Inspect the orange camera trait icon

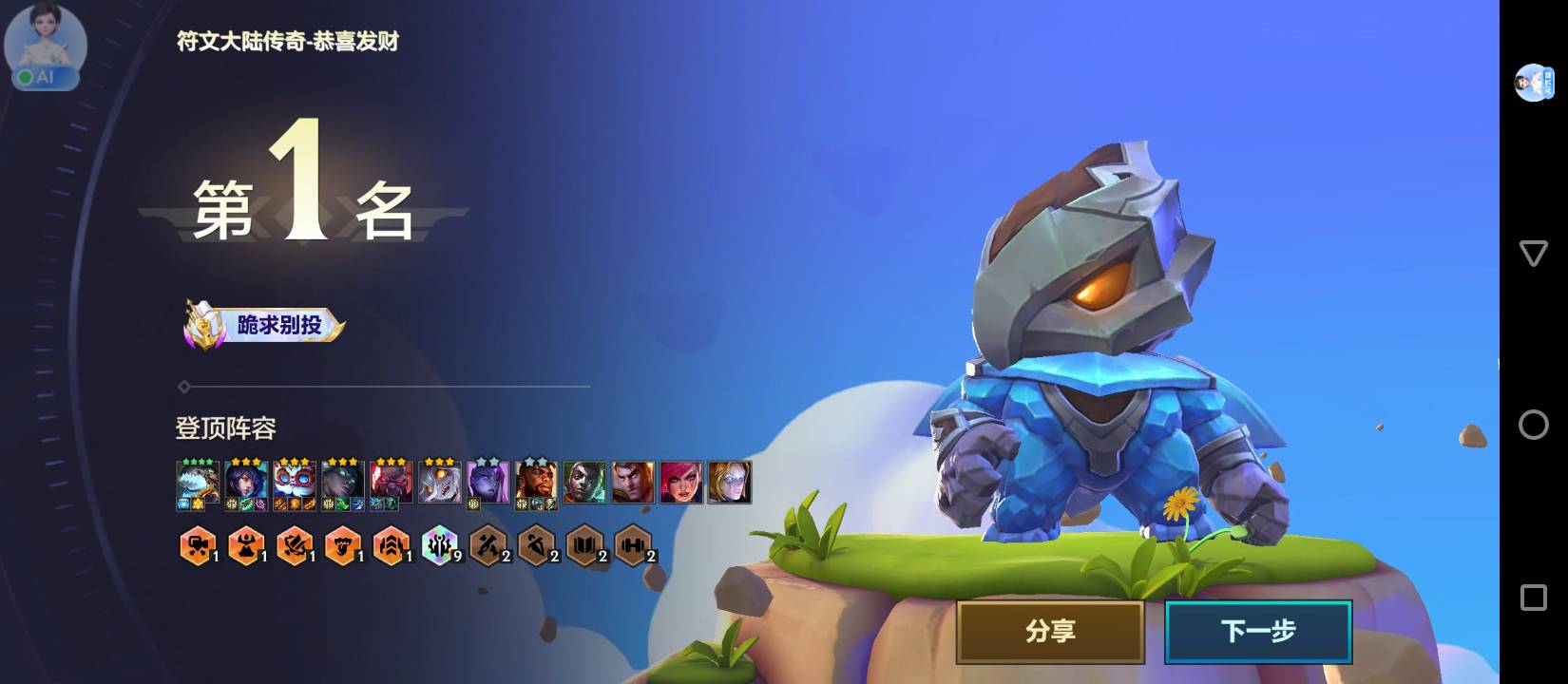198,546
